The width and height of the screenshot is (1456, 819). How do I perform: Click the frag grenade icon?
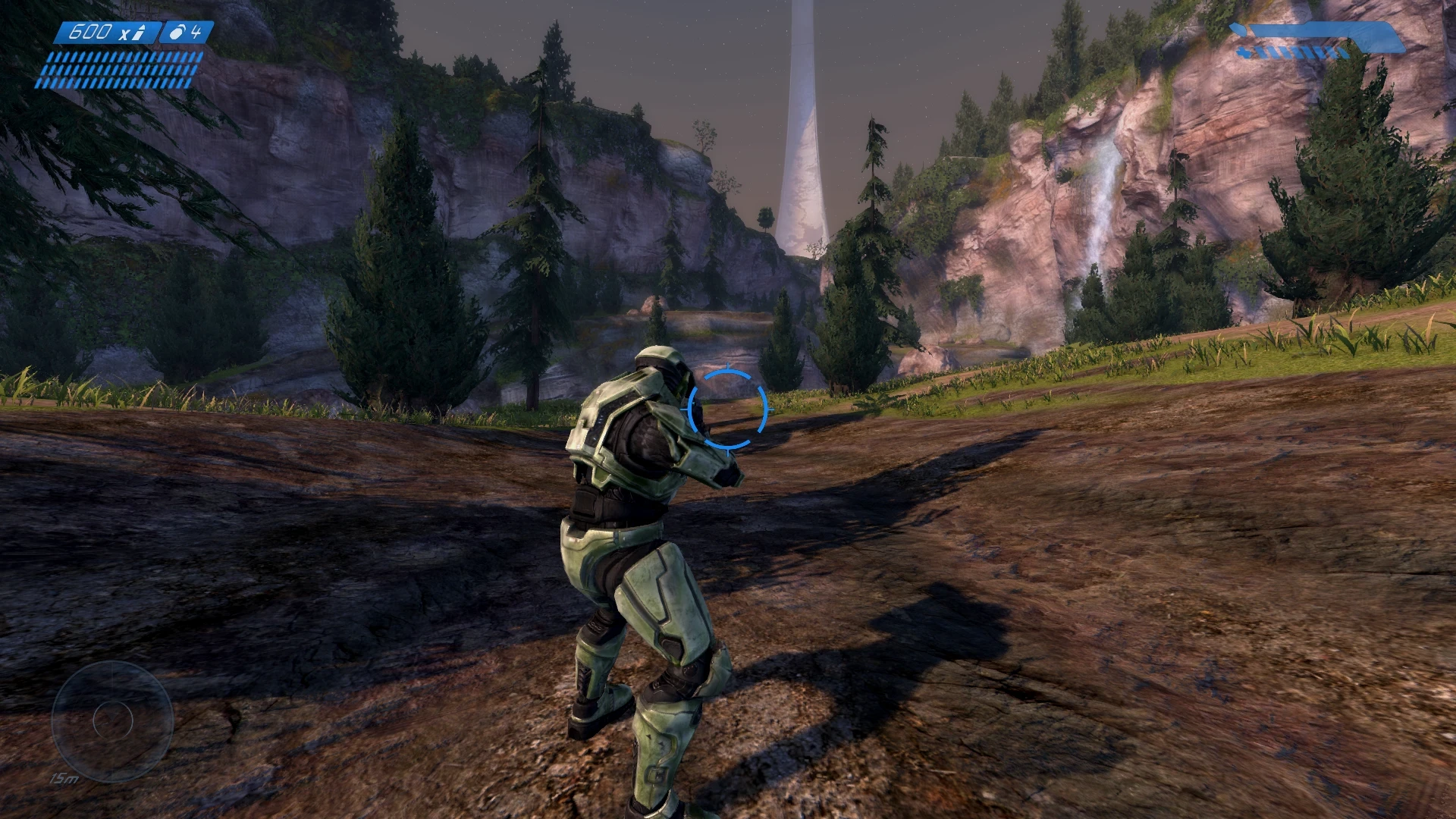pyautogui.click(x=176, y=33)
